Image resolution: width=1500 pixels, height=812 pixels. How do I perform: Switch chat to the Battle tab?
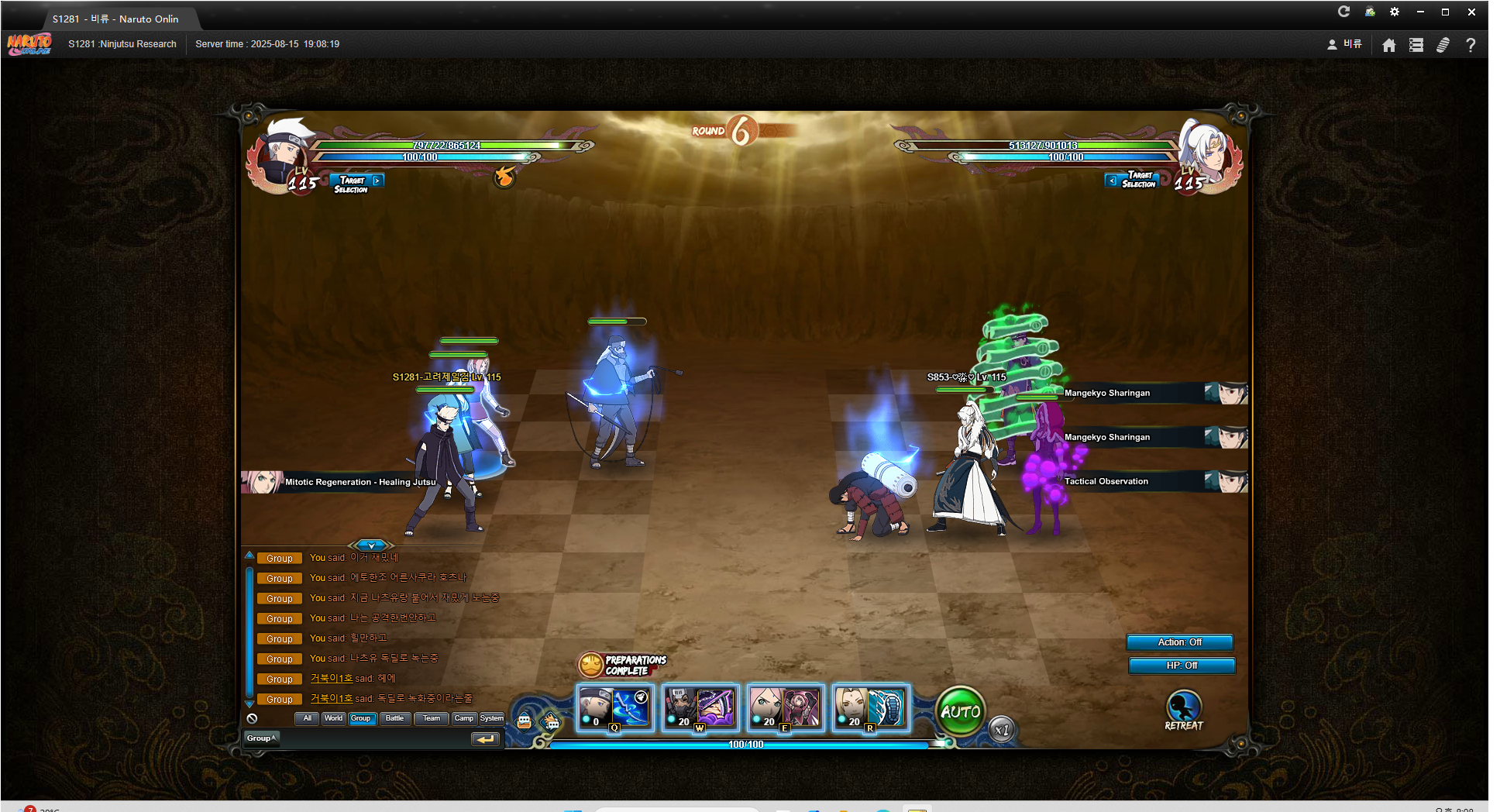coord(394,718)
